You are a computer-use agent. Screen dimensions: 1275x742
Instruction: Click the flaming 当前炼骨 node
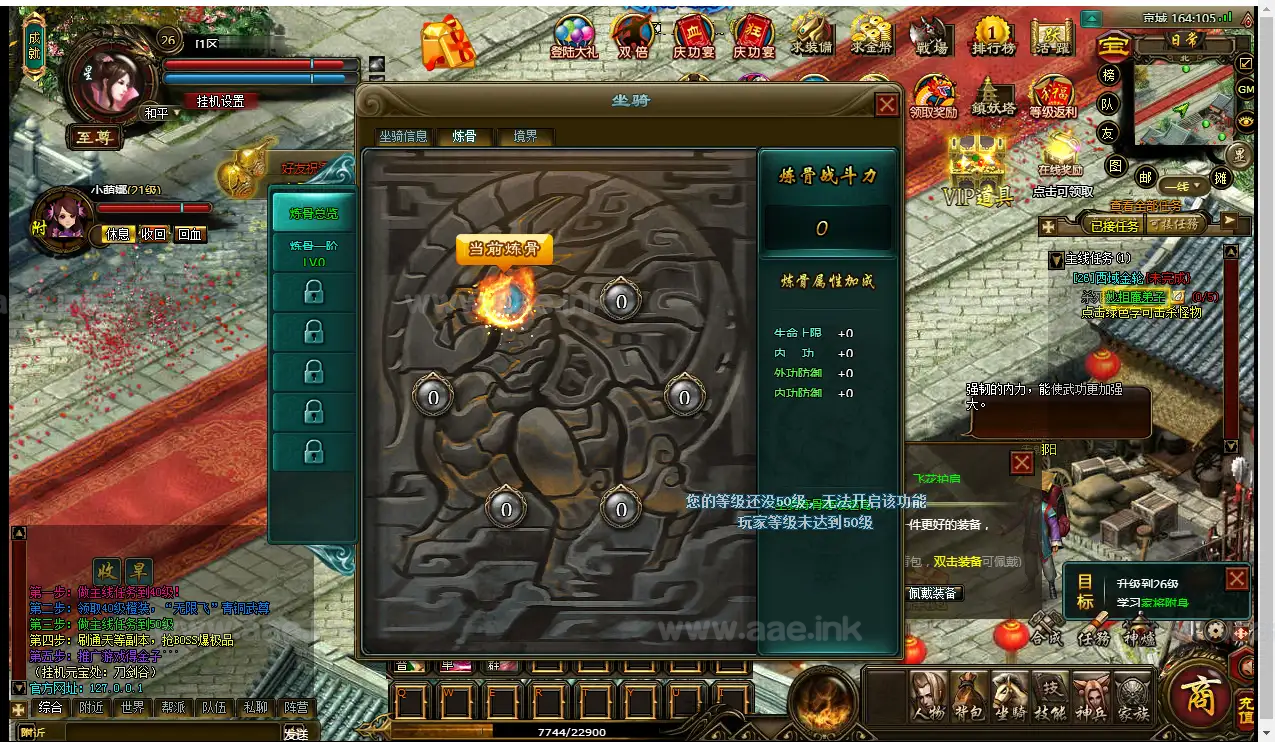point(505,299)
